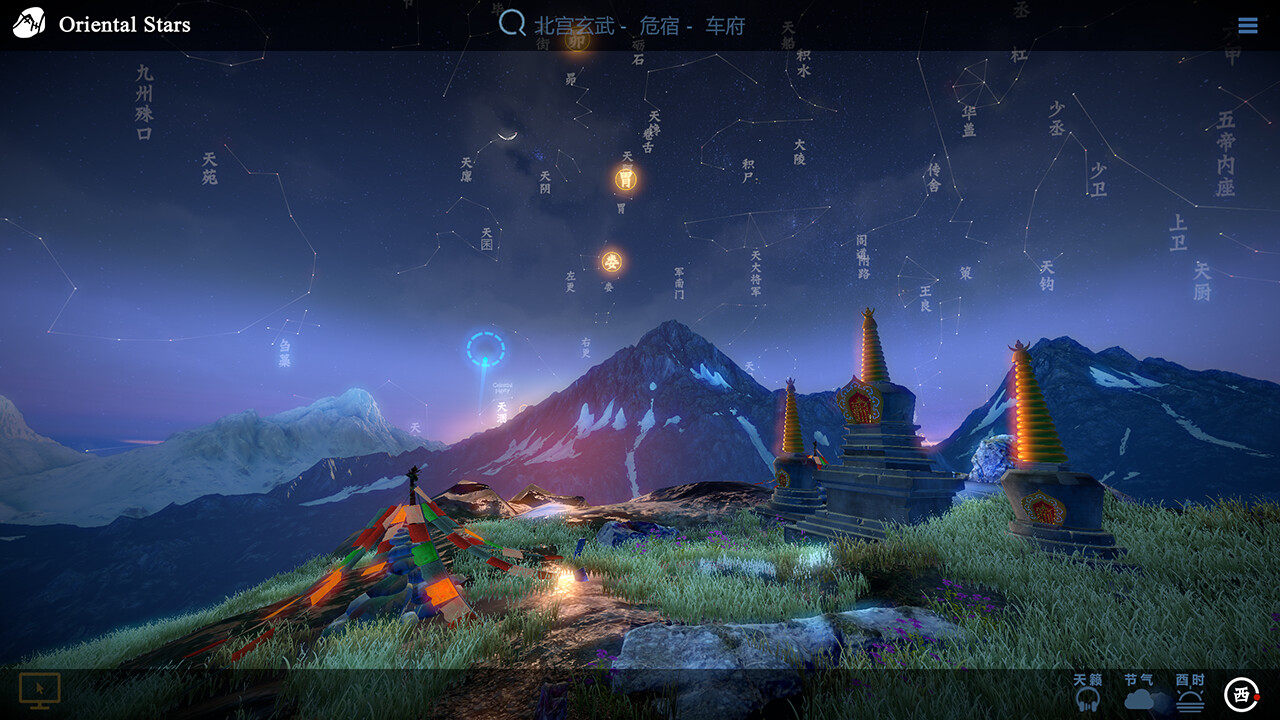Select the glowing 胃 lunar mansion marker
Screen dimensions: 1280x720
pos(624,181)
